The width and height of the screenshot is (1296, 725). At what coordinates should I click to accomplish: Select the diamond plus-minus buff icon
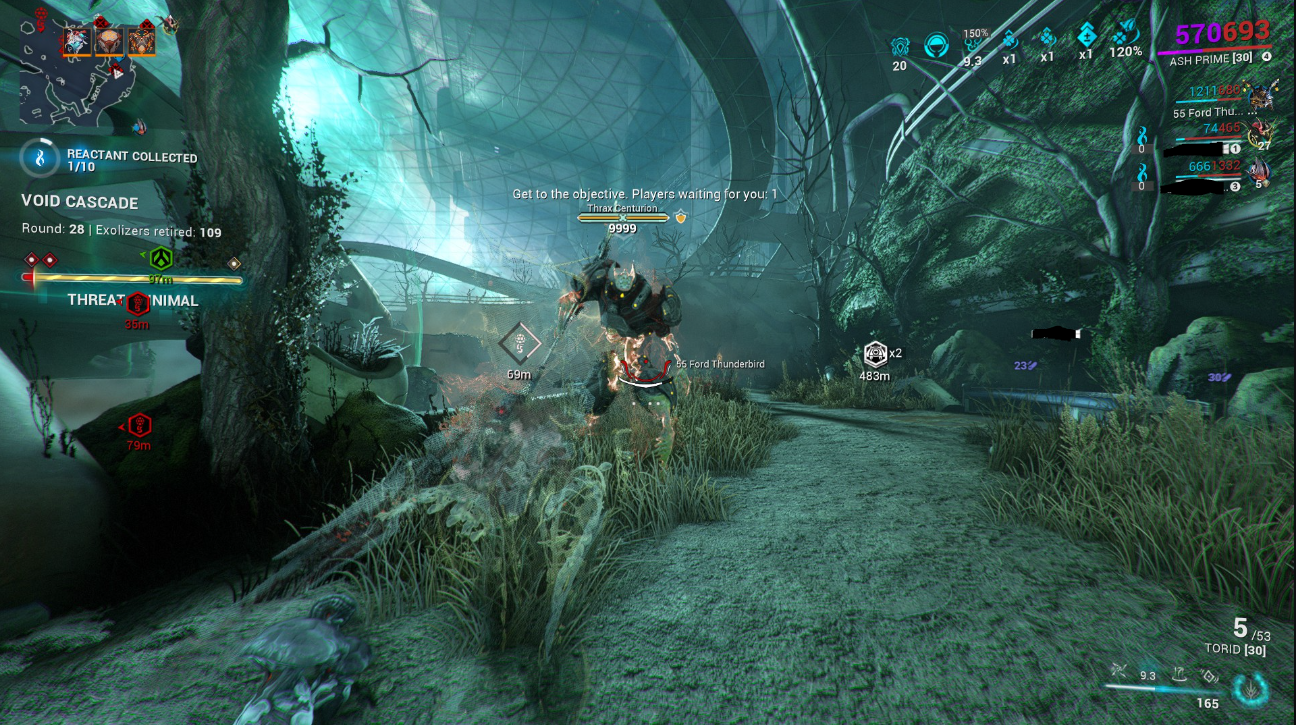(x=1085, y=38)
